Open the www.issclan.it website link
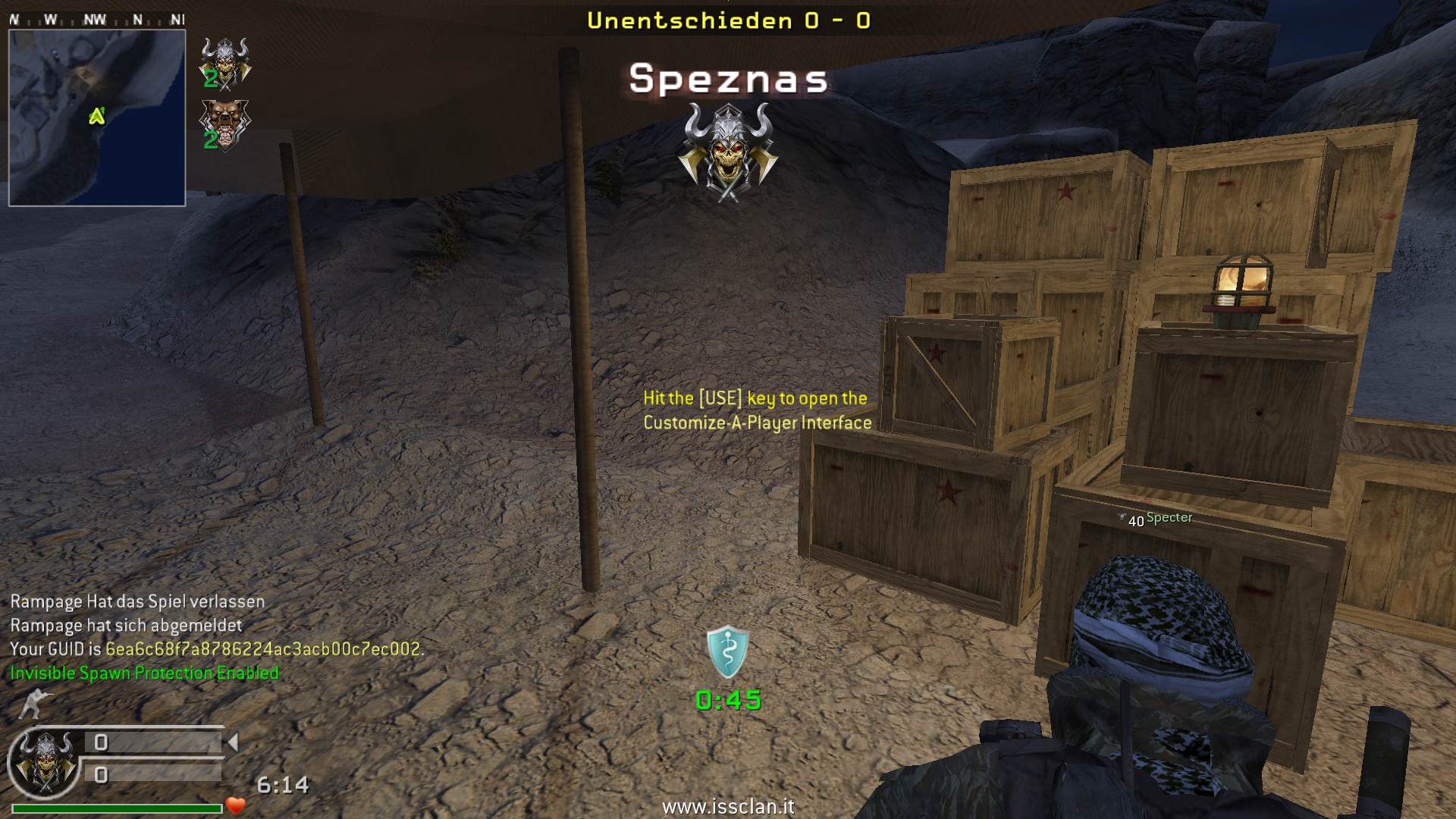Screen dimensions: 1456x819 (728, 807)
